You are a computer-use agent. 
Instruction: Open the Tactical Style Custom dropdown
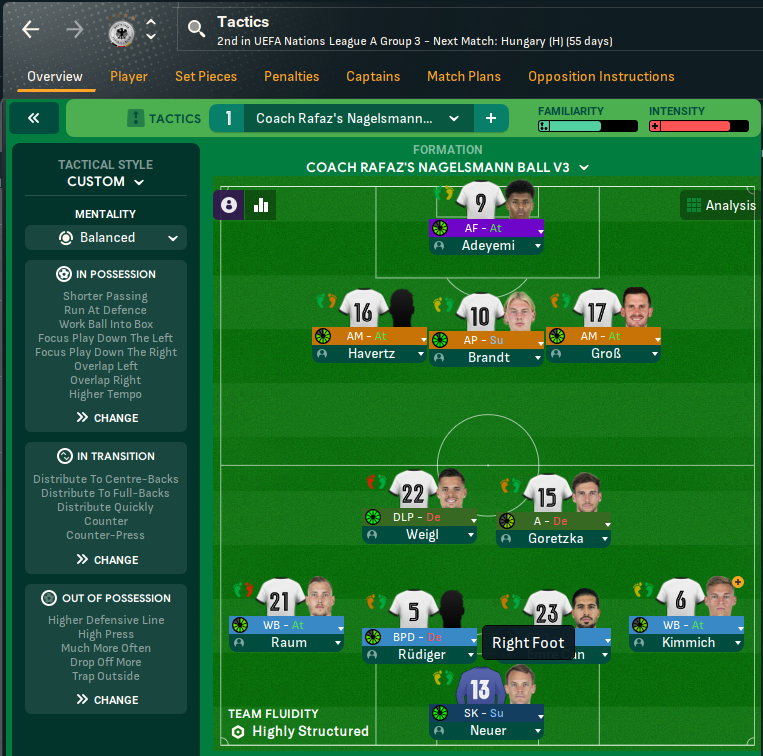pos(106,182)
